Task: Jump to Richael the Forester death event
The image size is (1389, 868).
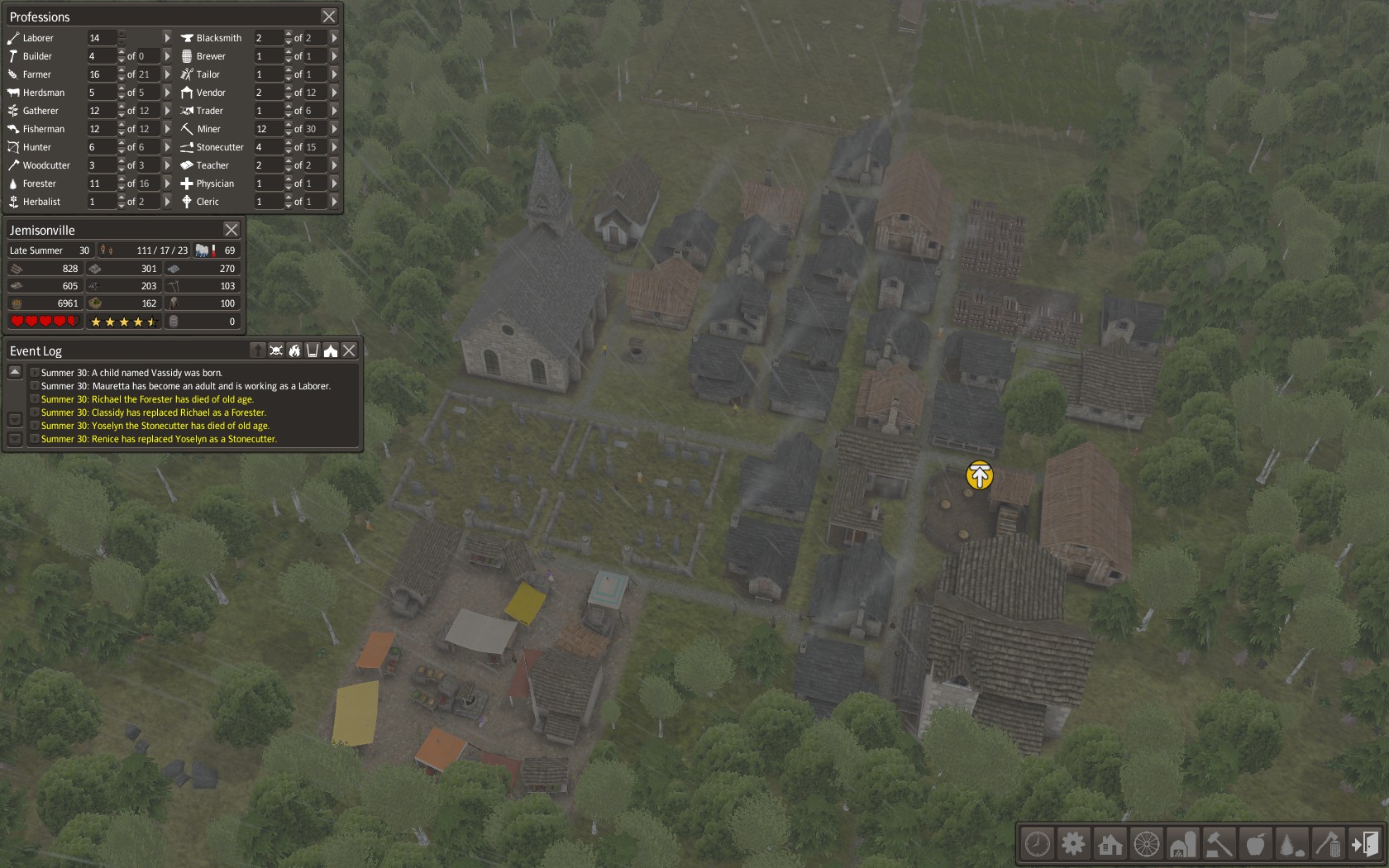Action: pos(147,399)
